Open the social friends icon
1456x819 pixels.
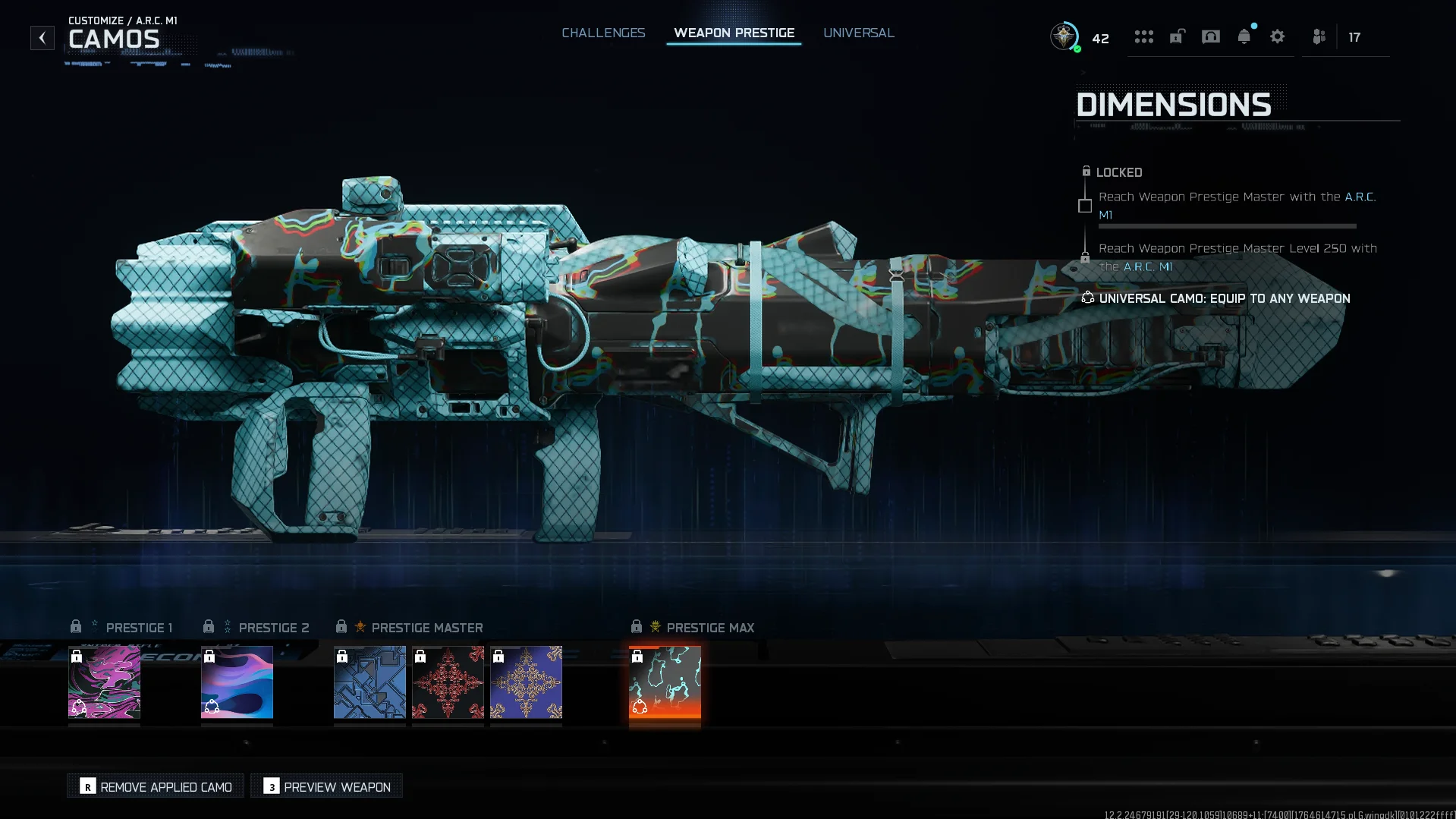pyautogui.click(x=1319, y=37)
